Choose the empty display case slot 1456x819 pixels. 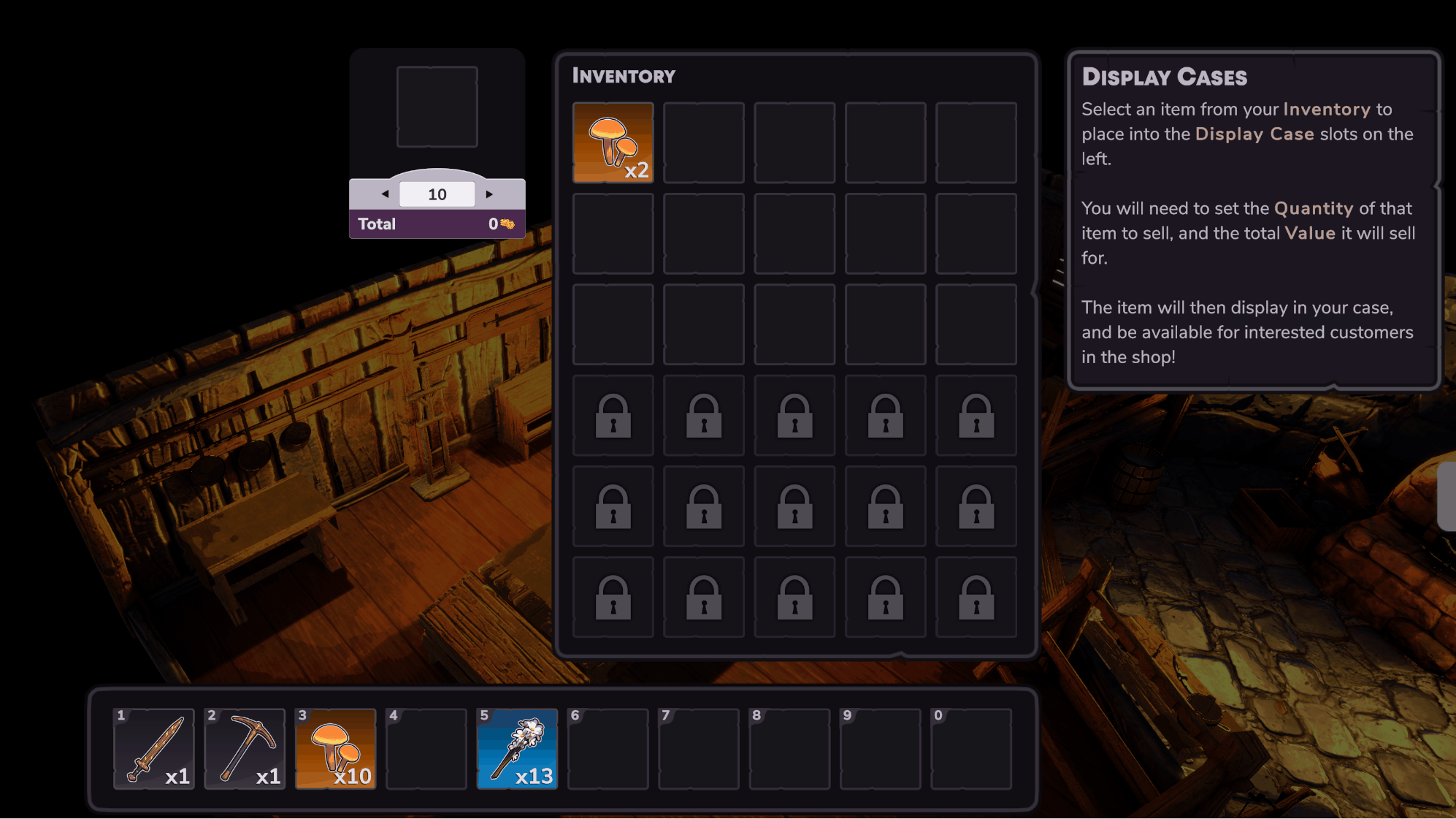point(437,107)
